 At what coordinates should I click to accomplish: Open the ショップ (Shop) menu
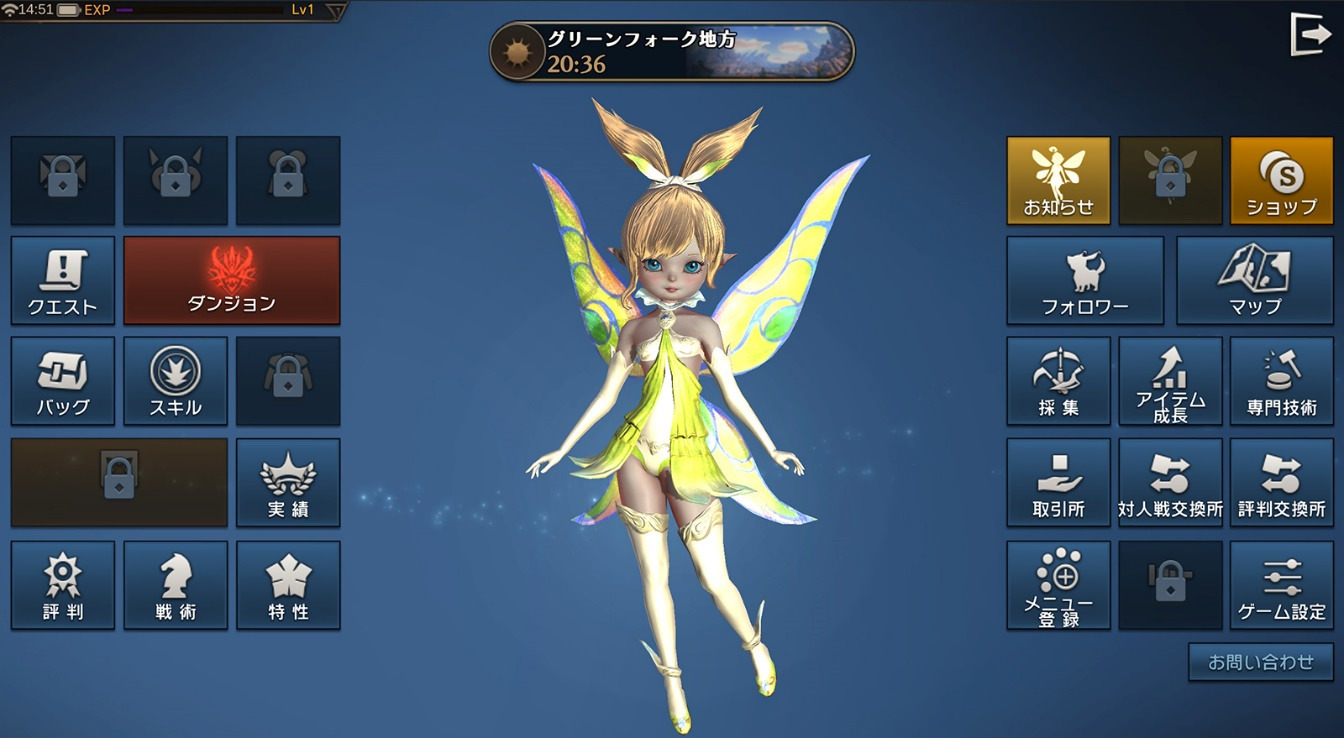click(x=1281, y=180)
